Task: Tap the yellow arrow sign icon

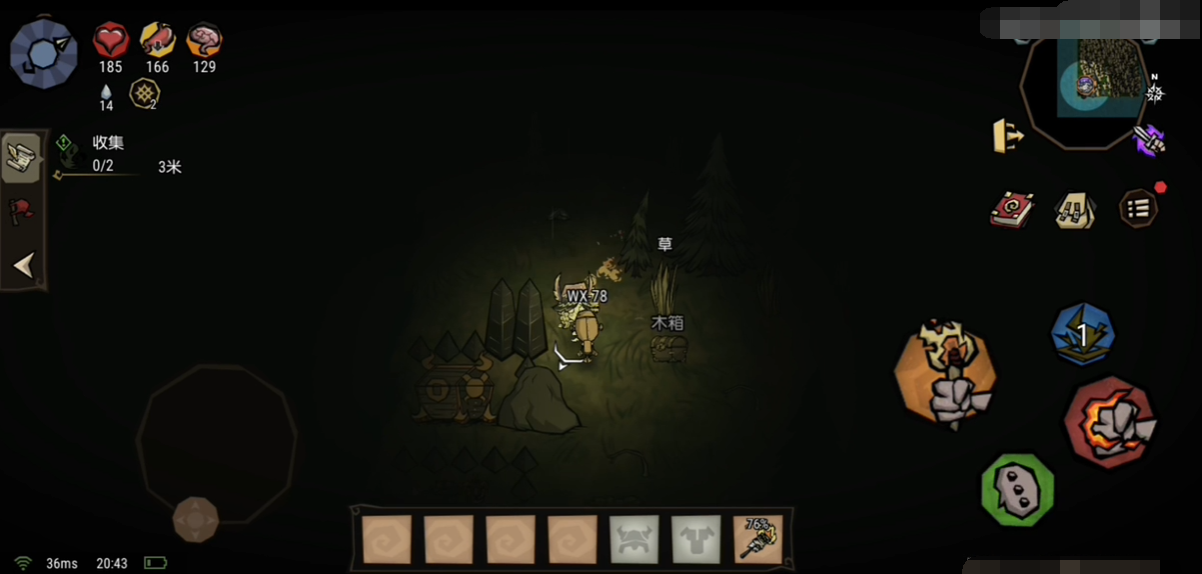Action: [1008, 136]
